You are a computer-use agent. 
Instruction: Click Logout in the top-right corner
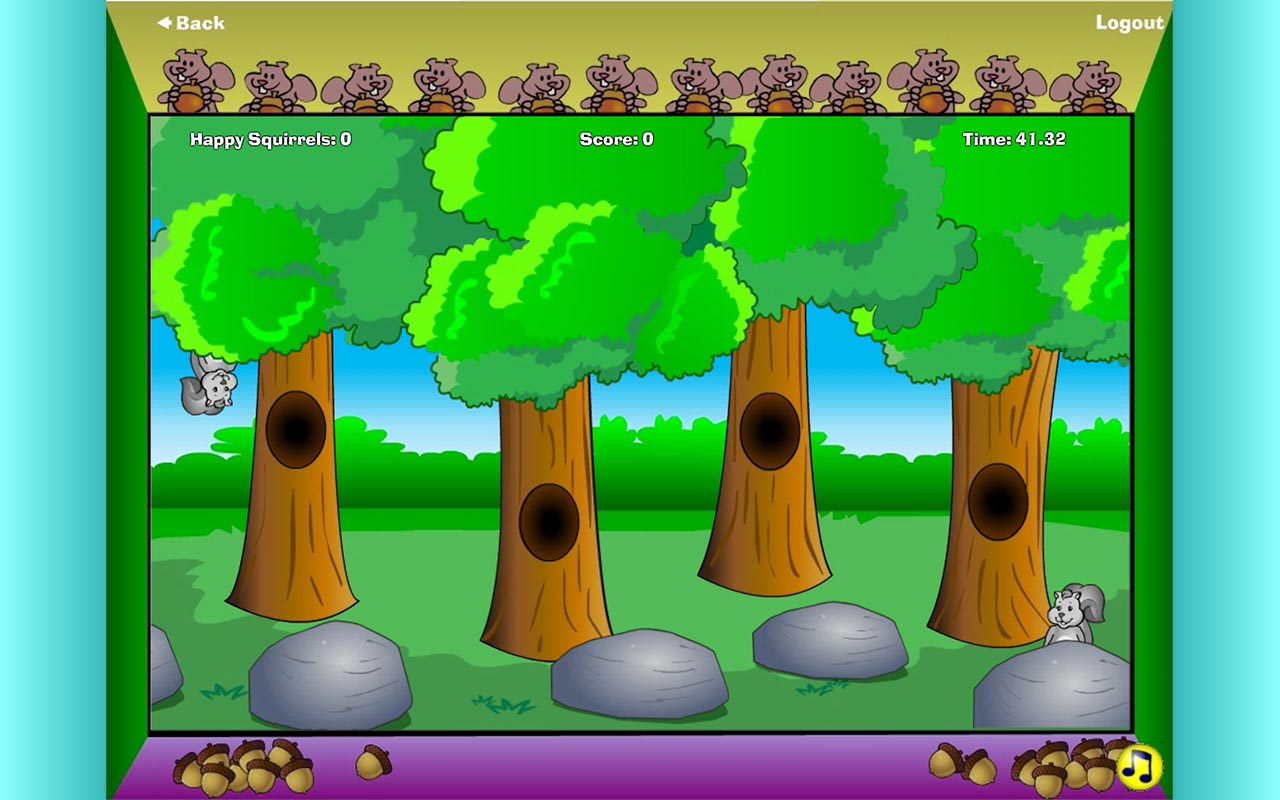point(1130,22)
